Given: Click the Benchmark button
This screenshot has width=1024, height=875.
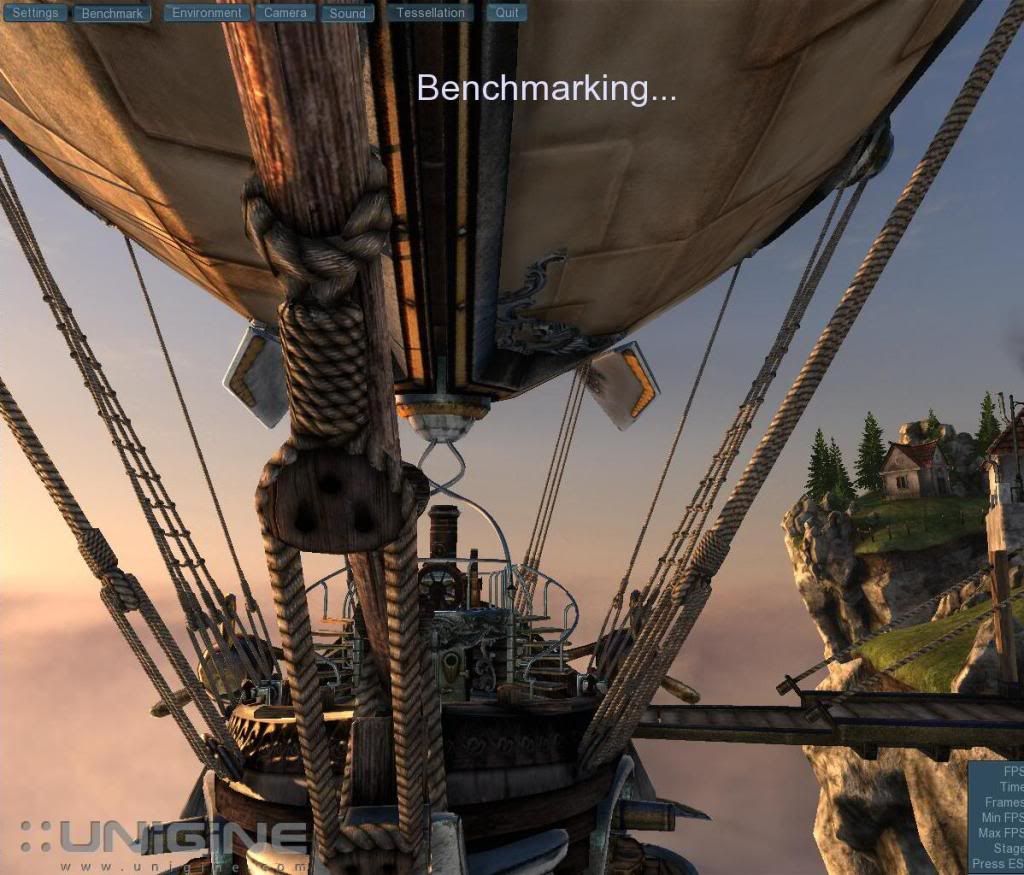Looking at the screenshot, I should 113,14.
